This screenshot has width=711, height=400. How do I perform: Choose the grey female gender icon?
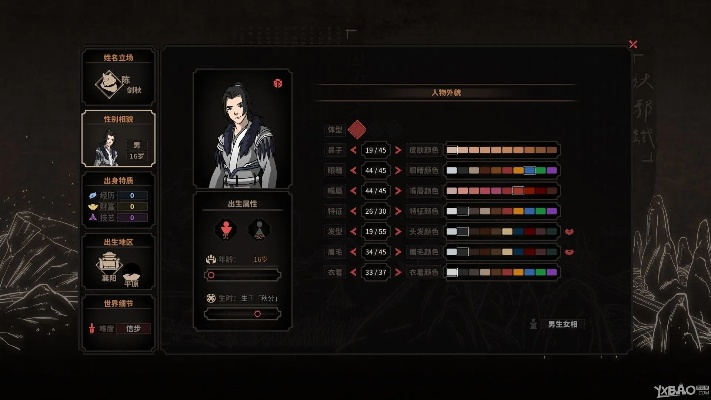pos(258,230)
